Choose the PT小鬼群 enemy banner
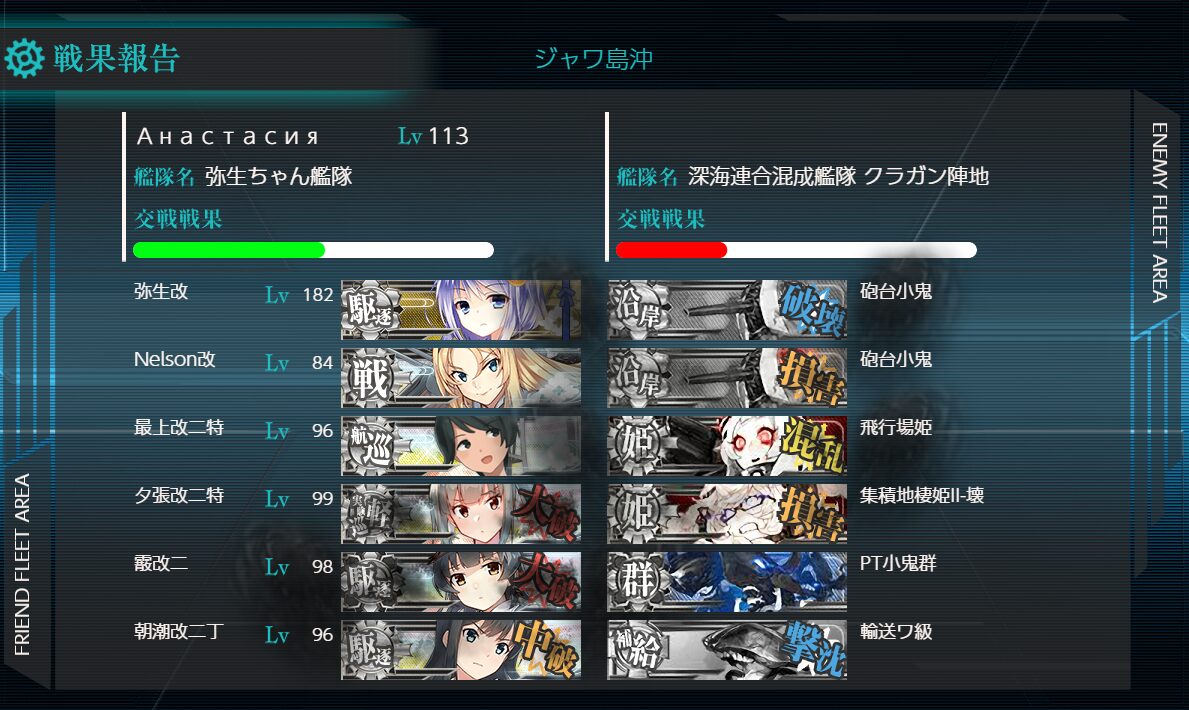Image resolution: width=1189 pixels, height=710 pixels. pyautogui.click(x=727, y=582)
